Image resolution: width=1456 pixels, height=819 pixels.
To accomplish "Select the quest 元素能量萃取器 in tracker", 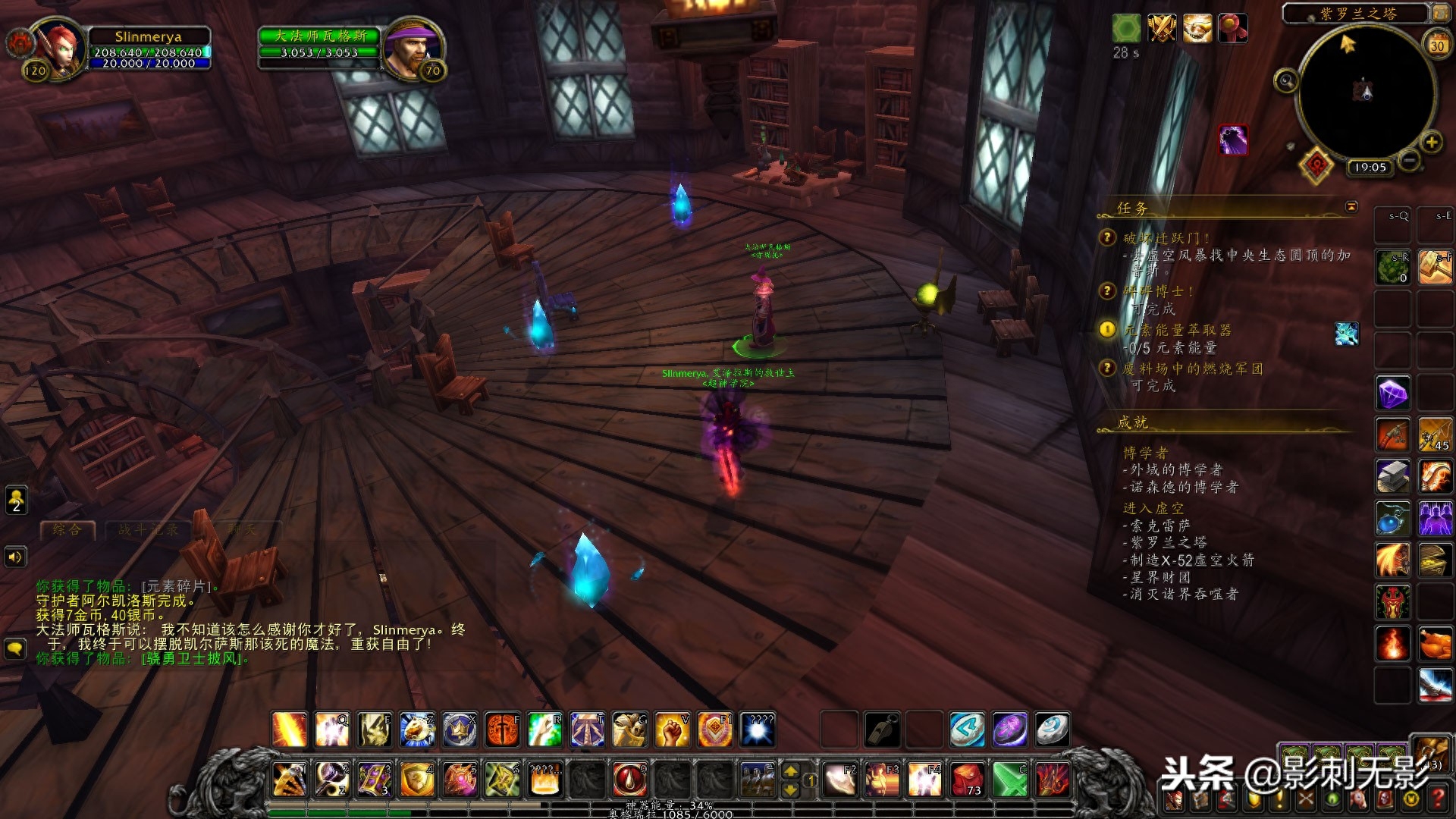I will [1177, 330].
